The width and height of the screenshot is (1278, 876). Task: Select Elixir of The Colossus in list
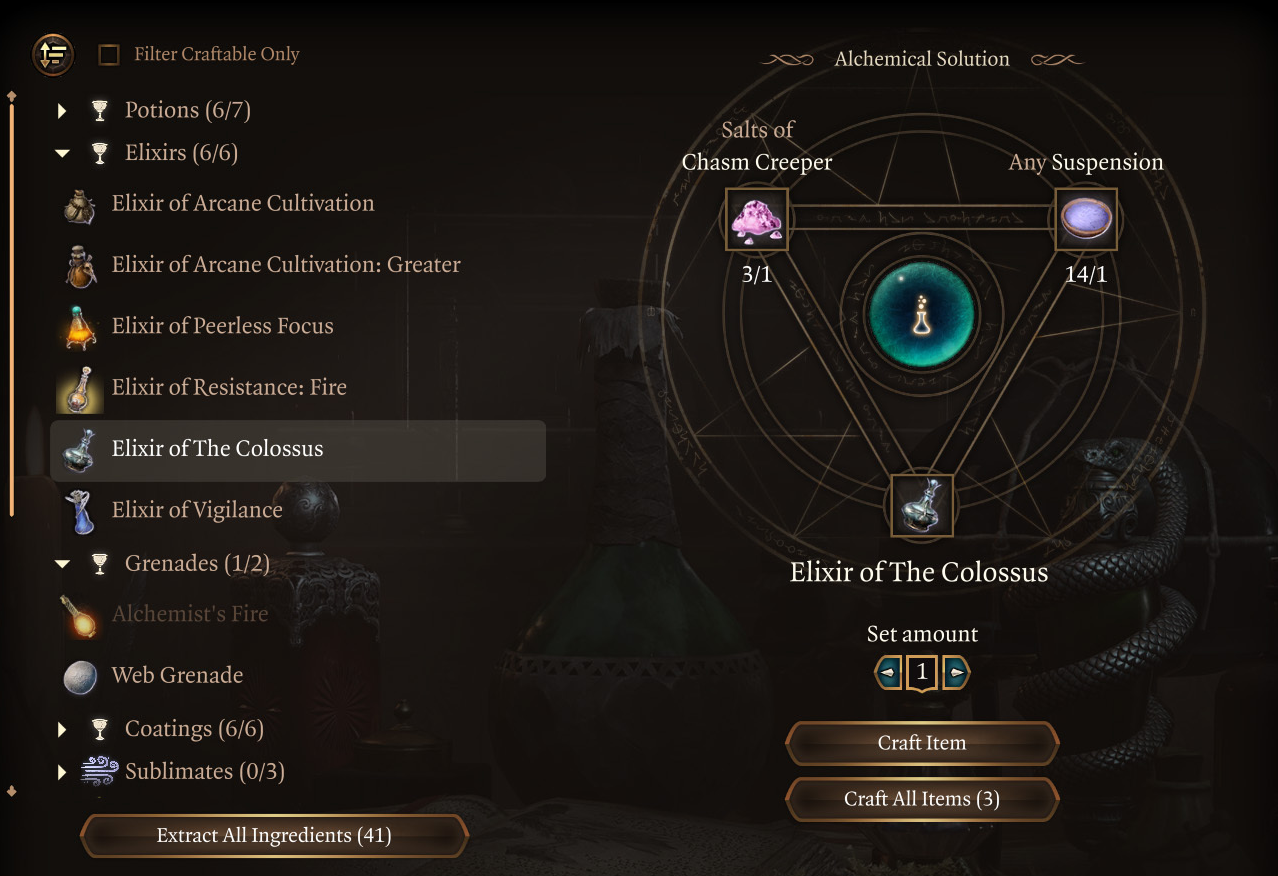(x=217, y=449)
